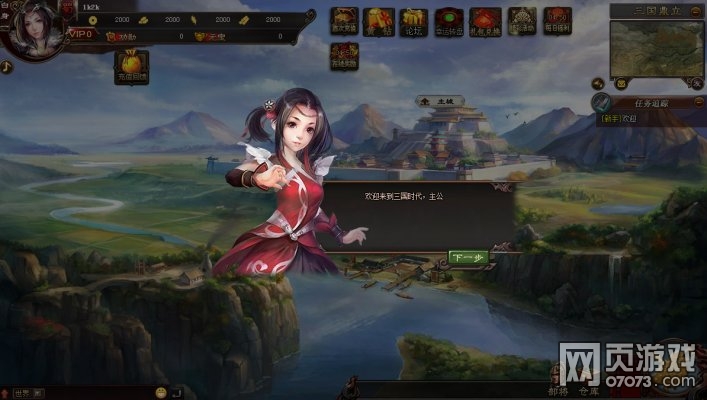Toggle the music note sound button
The height and width of the screenshot is (400, 707).
pyautogui.click(x=6, y=67)
